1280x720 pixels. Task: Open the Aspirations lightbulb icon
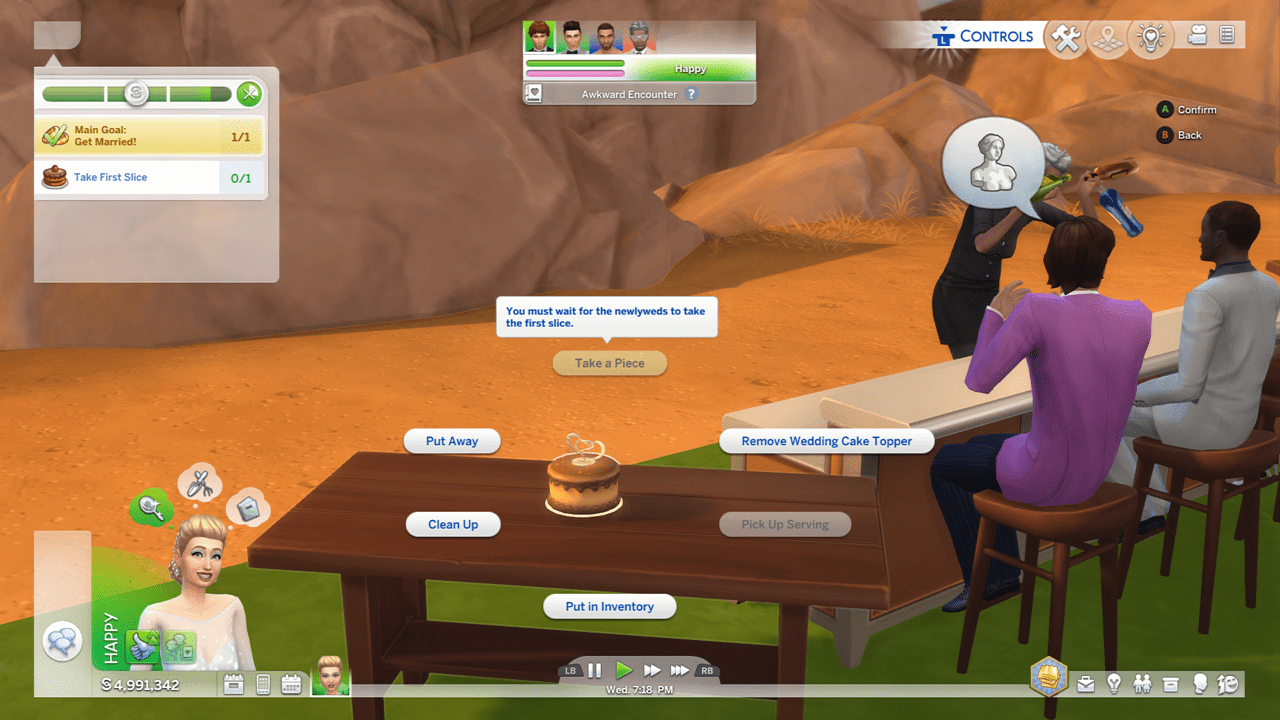(1114, 684)
